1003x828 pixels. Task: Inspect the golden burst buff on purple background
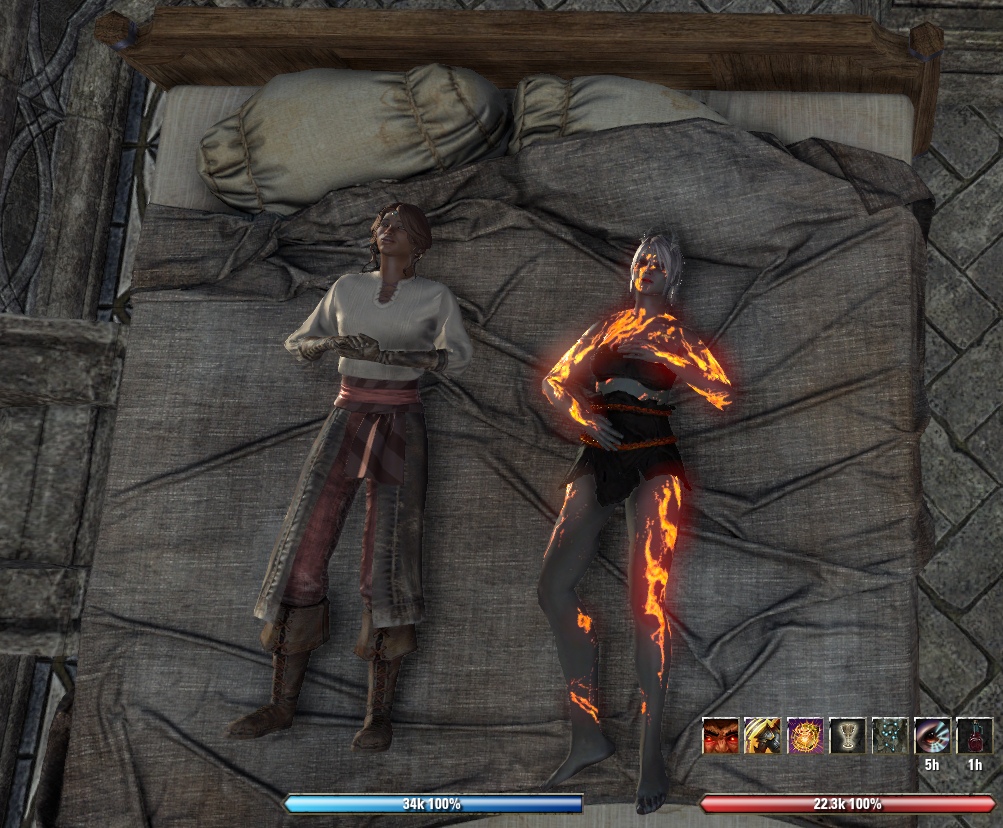[805, 736]
